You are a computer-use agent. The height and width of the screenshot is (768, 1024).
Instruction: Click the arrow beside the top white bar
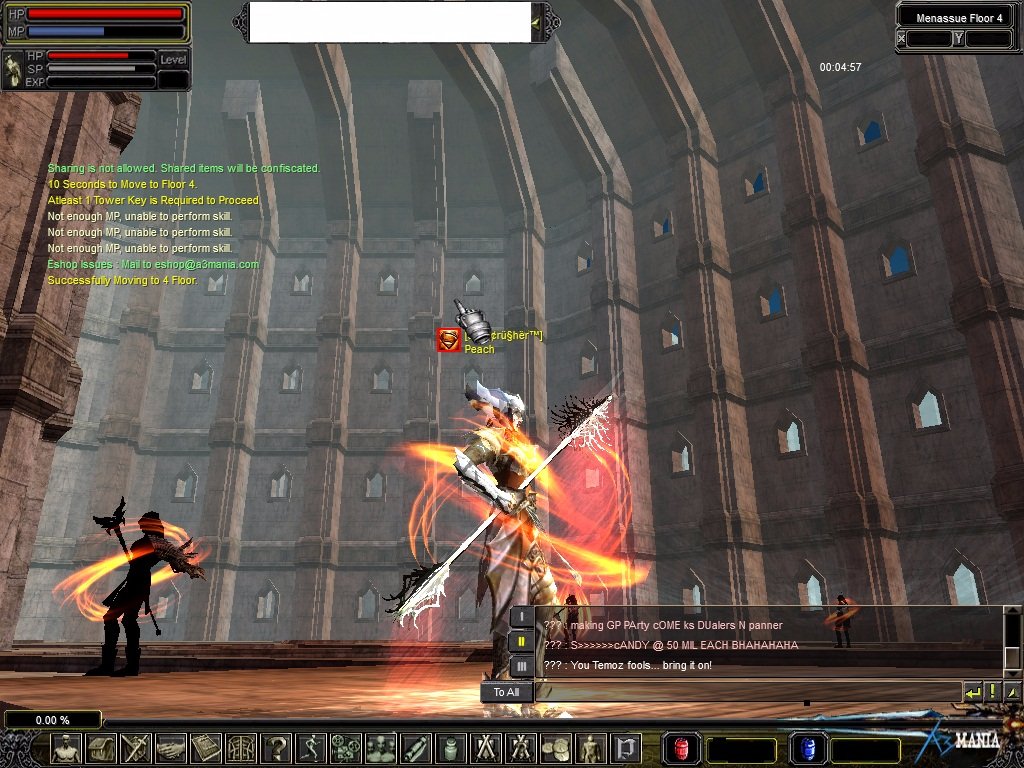[537, 22]
